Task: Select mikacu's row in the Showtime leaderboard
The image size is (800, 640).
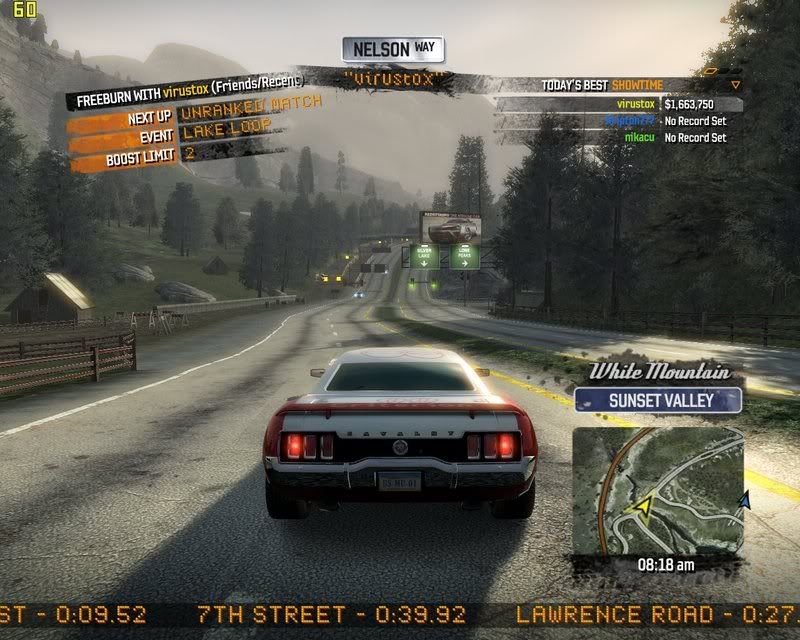Action: click(x=620, y=137)
